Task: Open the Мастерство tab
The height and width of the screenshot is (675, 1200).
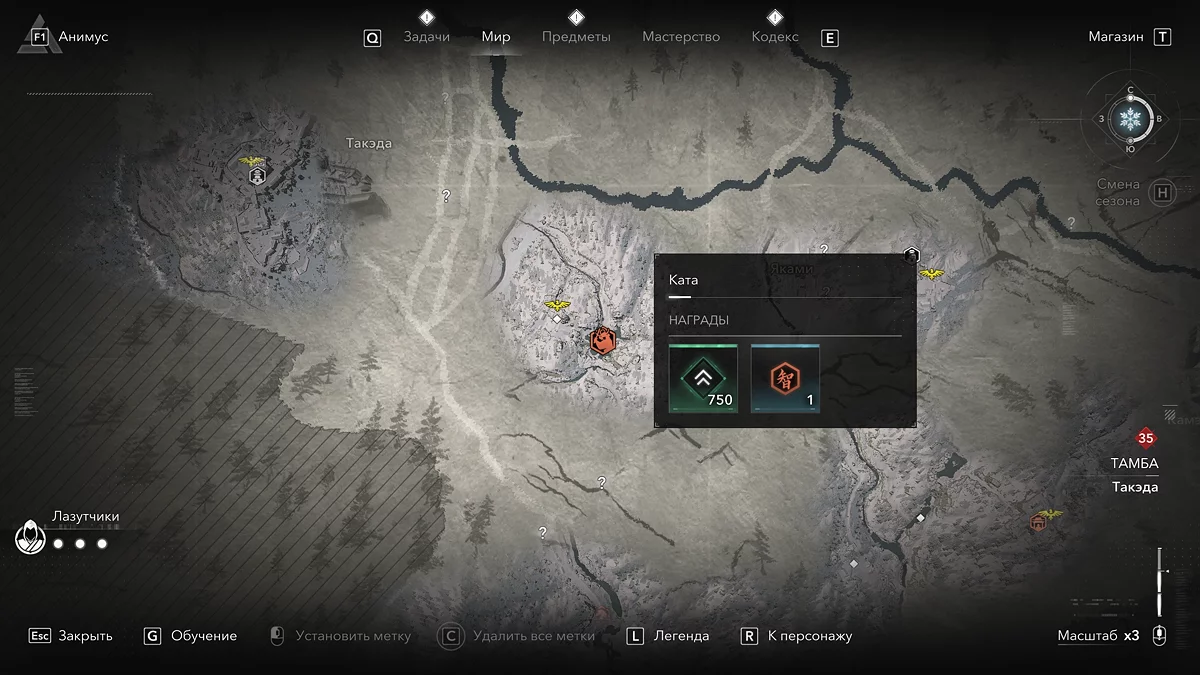Action: (x=681, y=37)
